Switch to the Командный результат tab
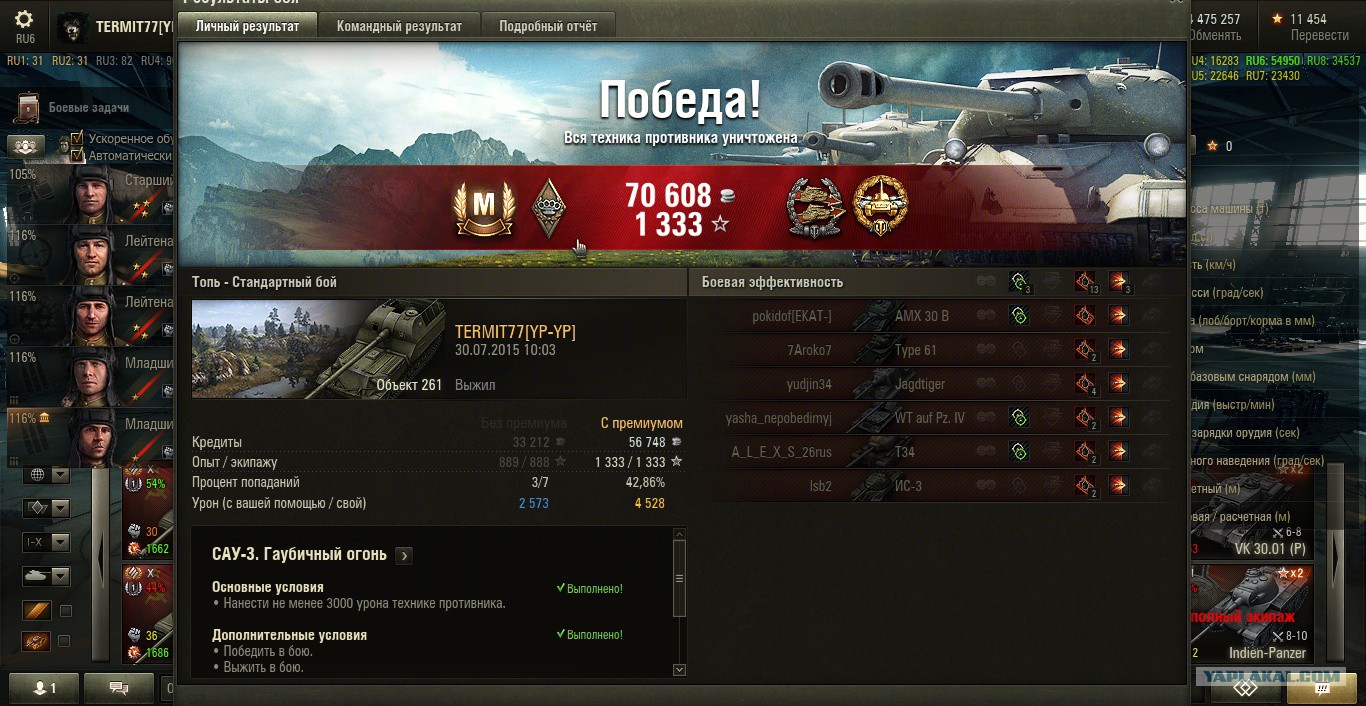Screen dimensions: 1366x706 point(399,26)
